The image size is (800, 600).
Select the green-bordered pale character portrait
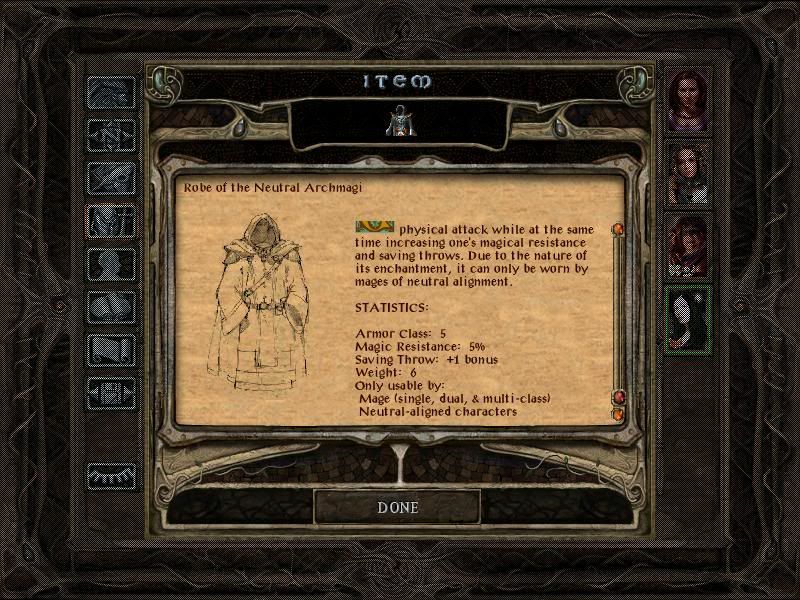(689, 319)
